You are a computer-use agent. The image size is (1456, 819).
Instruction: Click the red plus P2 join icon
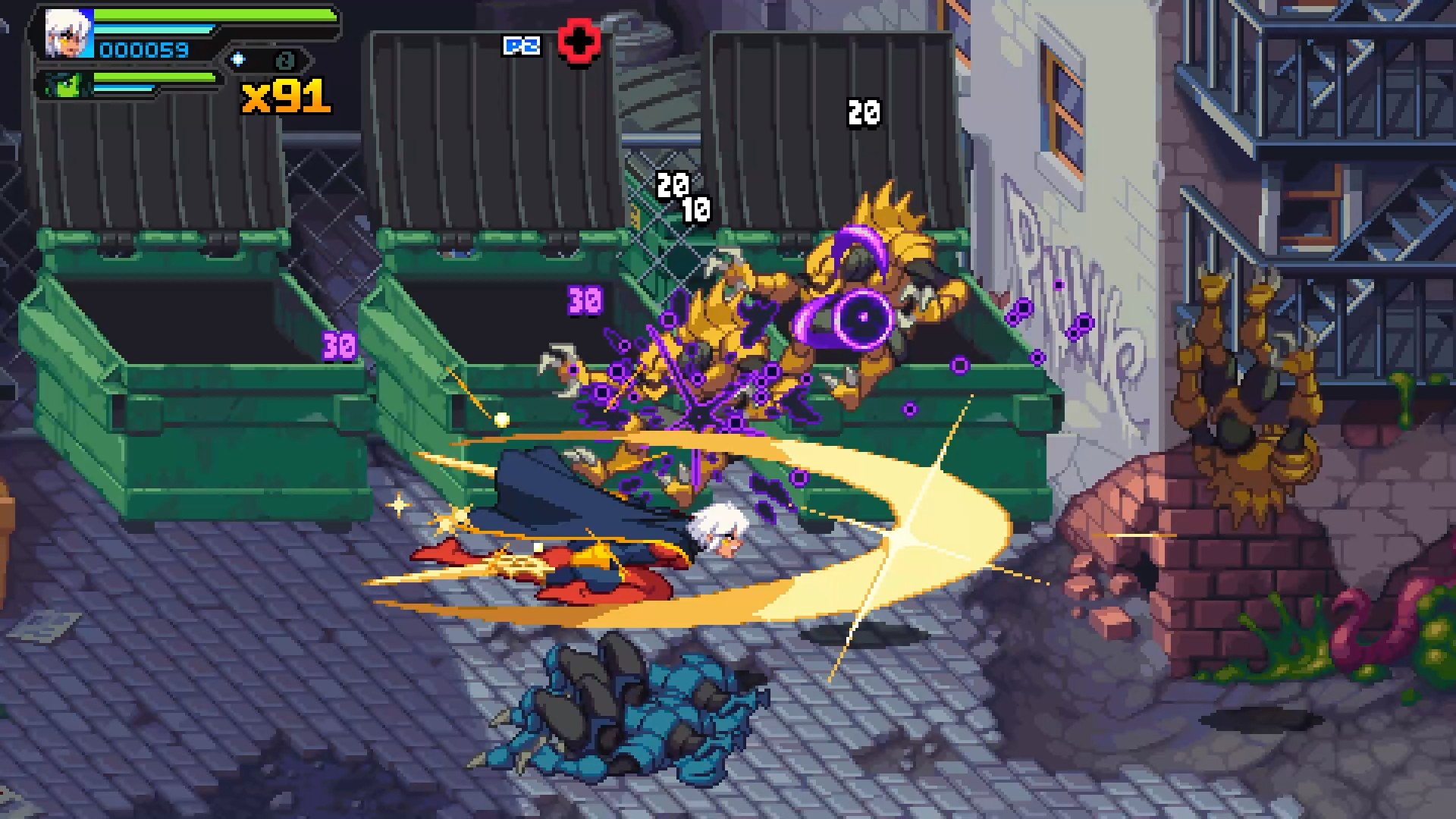click(579, 42)
